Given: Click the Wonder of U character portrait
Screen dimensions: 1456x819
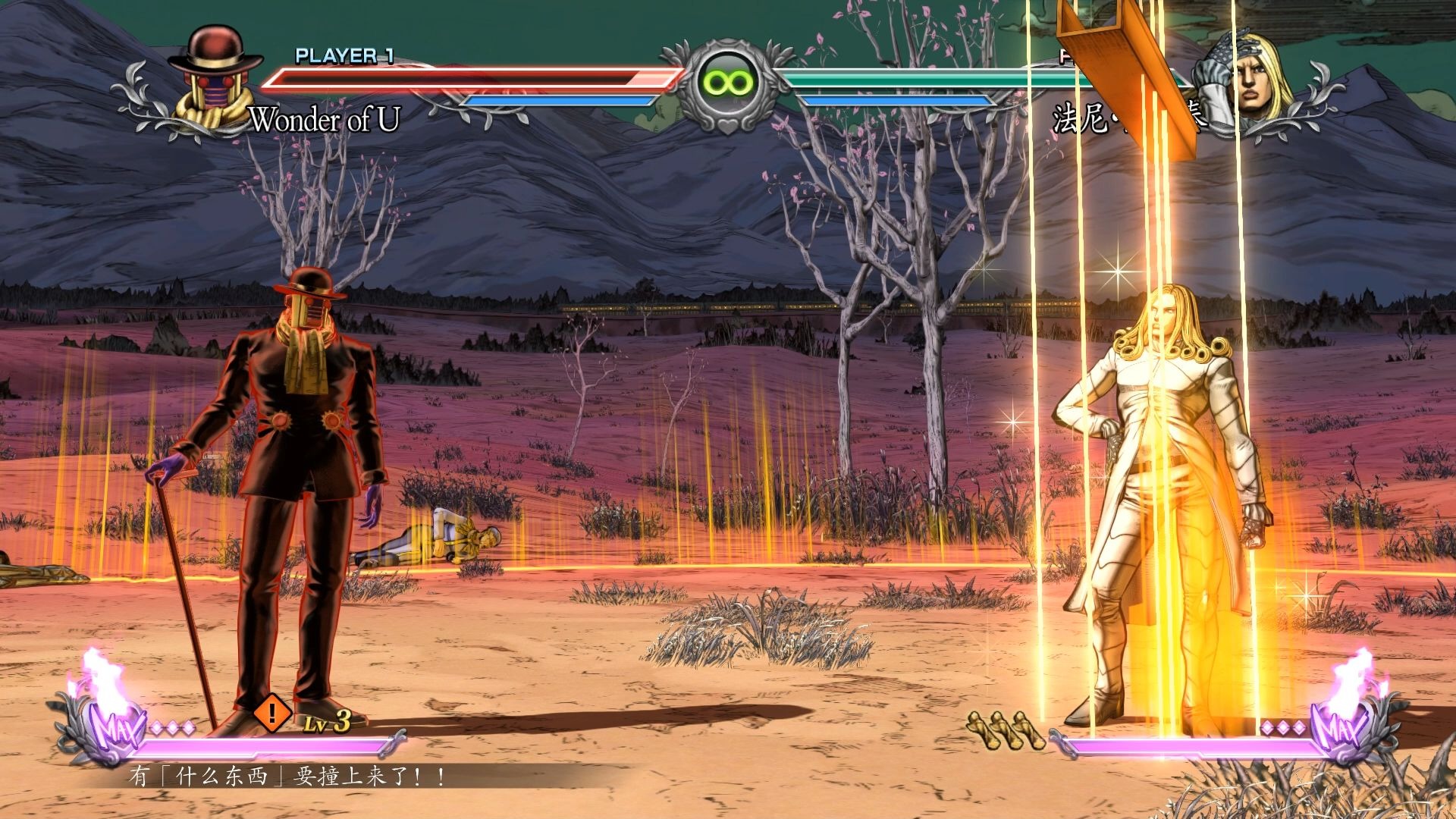Looking at the screenshot, I should pos(213,80).
